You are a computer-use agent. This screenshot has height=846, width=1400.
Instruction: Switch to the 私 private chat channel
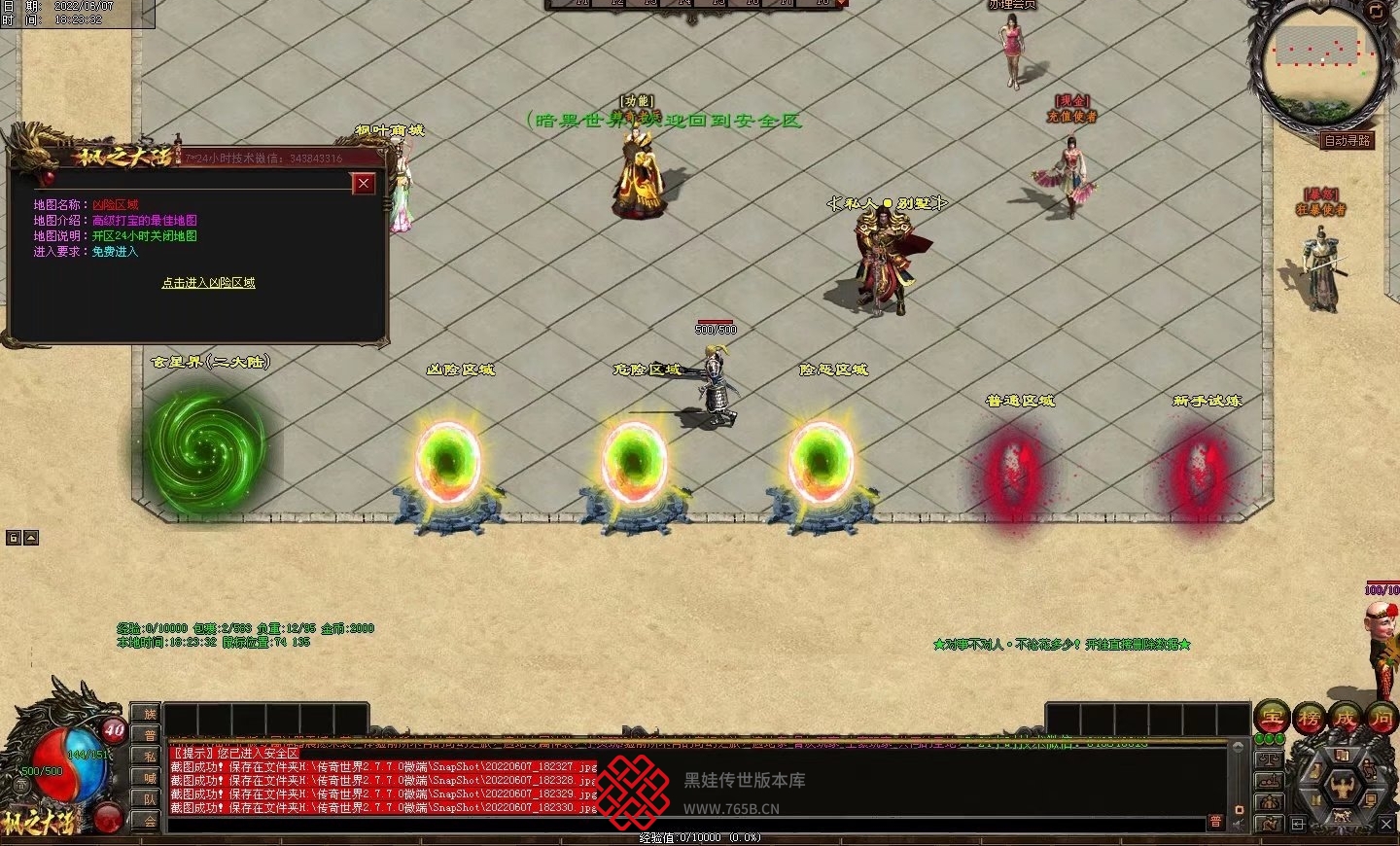pyautogui.click(x=150, y=757)
